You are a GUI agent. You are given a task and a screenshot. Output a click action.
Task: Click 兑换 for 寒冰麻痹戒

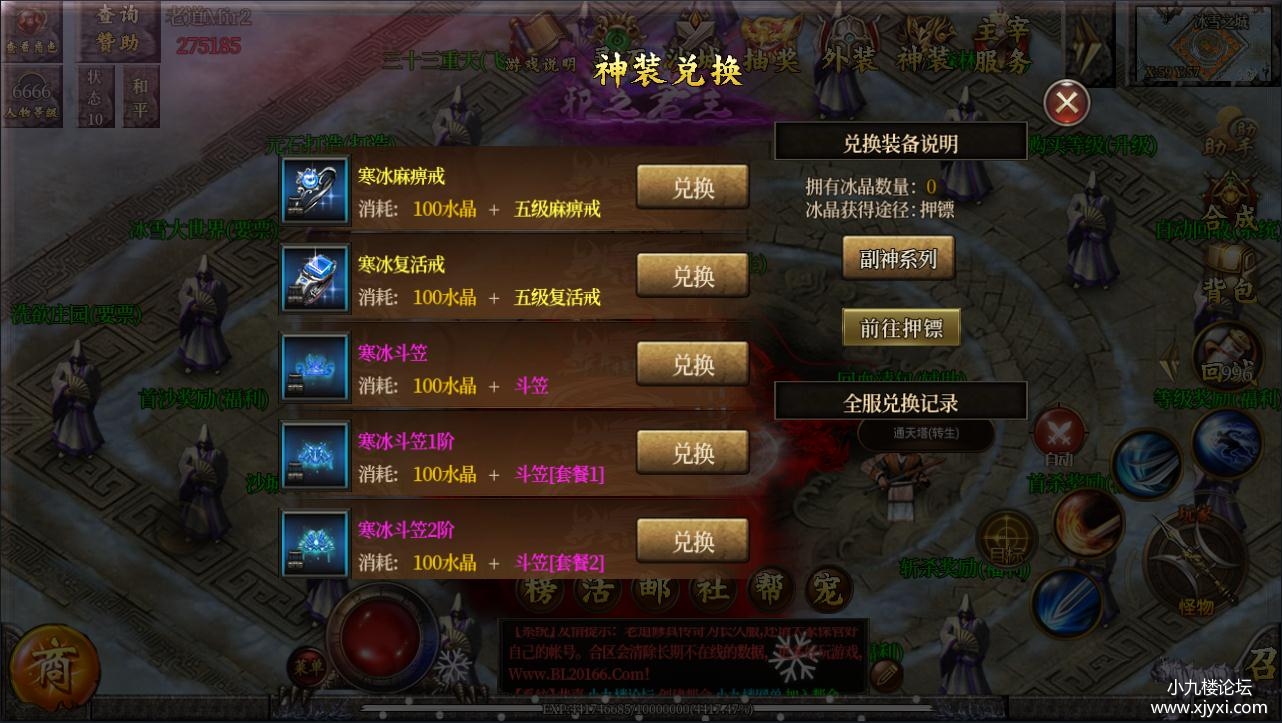692,187
